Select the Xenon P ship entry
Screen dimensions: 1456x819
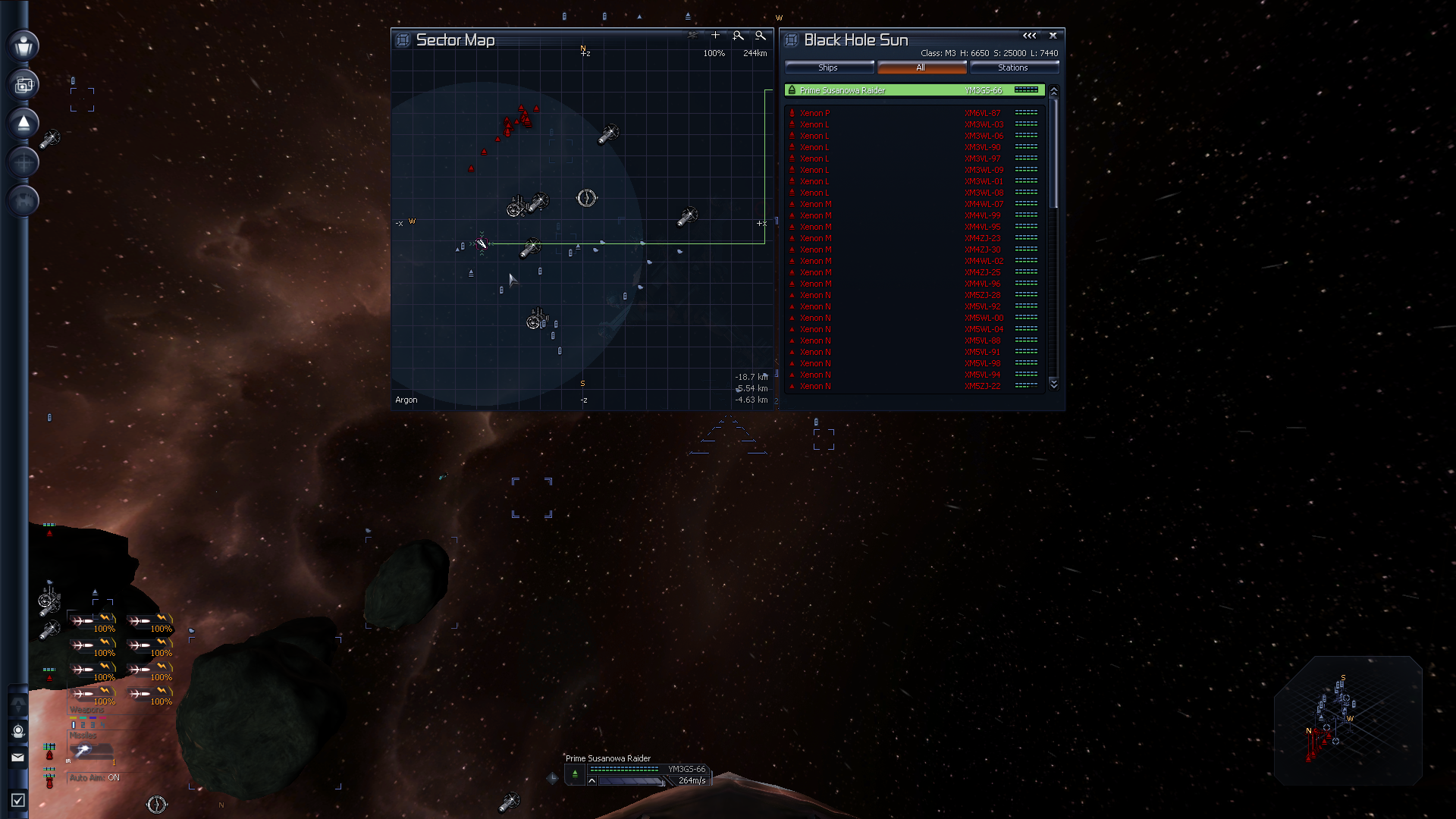coord(815,113)
